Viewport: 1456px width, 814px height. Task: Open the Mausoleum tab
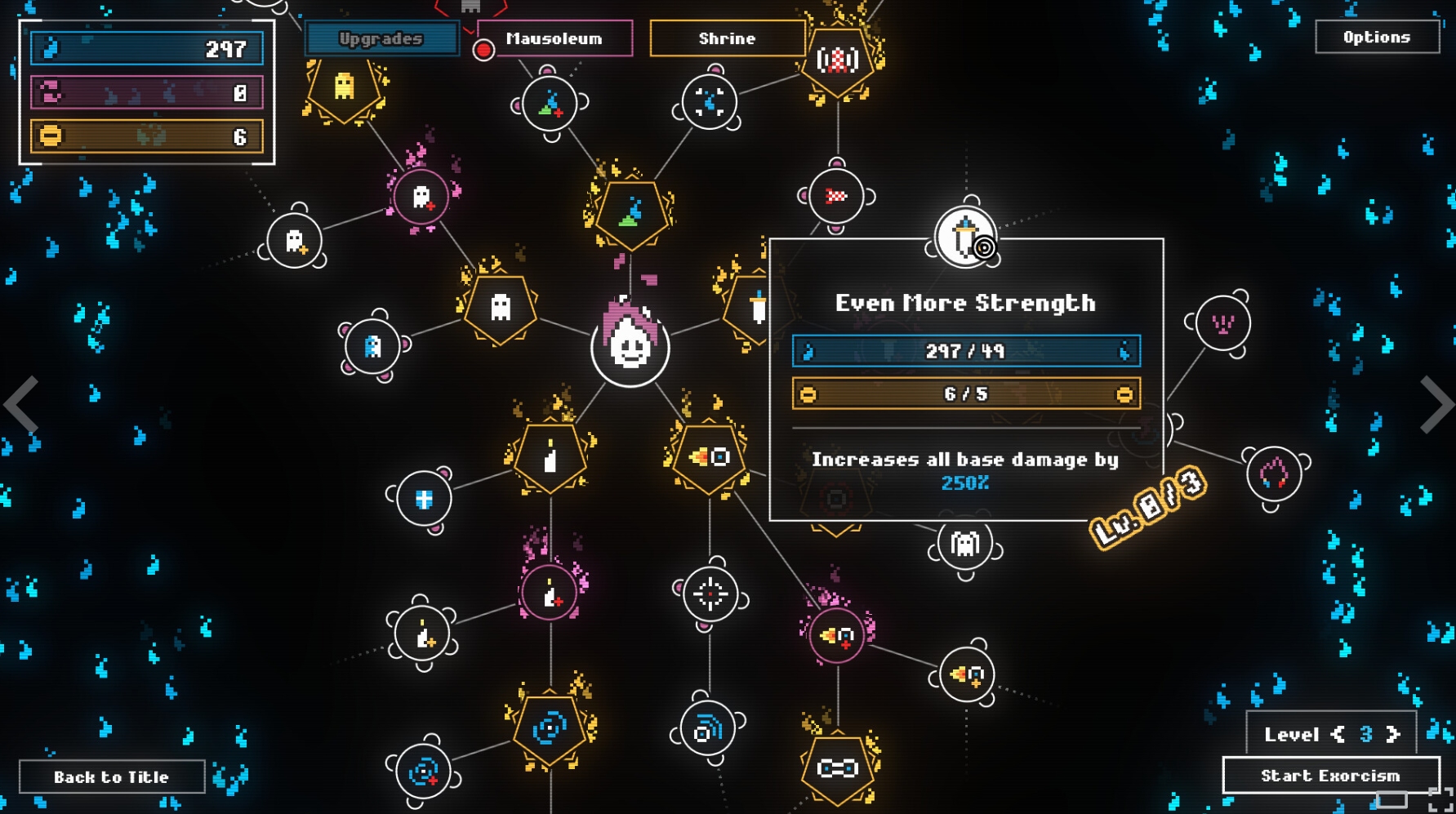click(554, 38)
